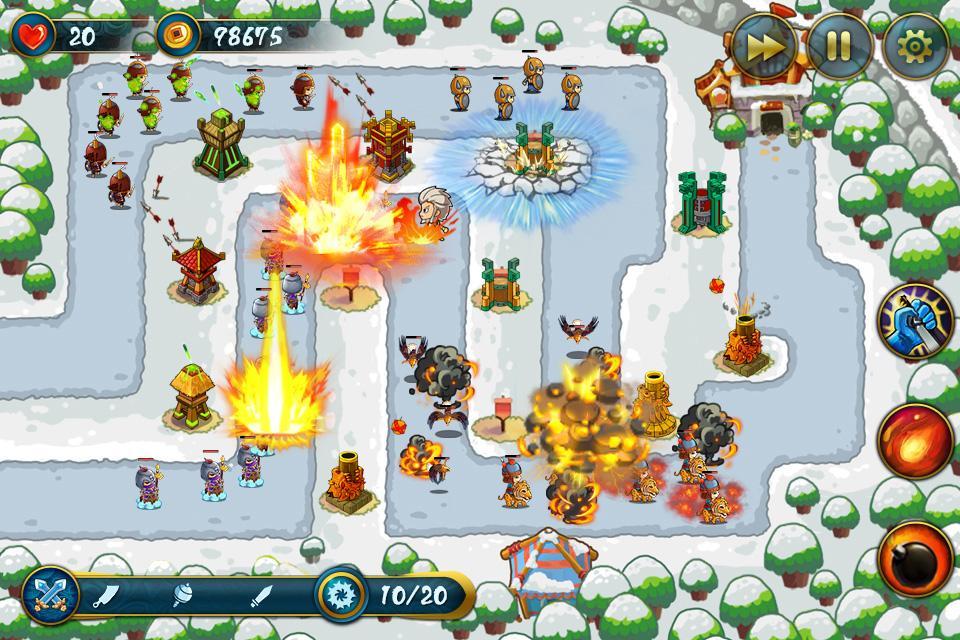960x640 pixels.
Task: Choose the curved cleaver blade icon
Action: tap(107, 597)
